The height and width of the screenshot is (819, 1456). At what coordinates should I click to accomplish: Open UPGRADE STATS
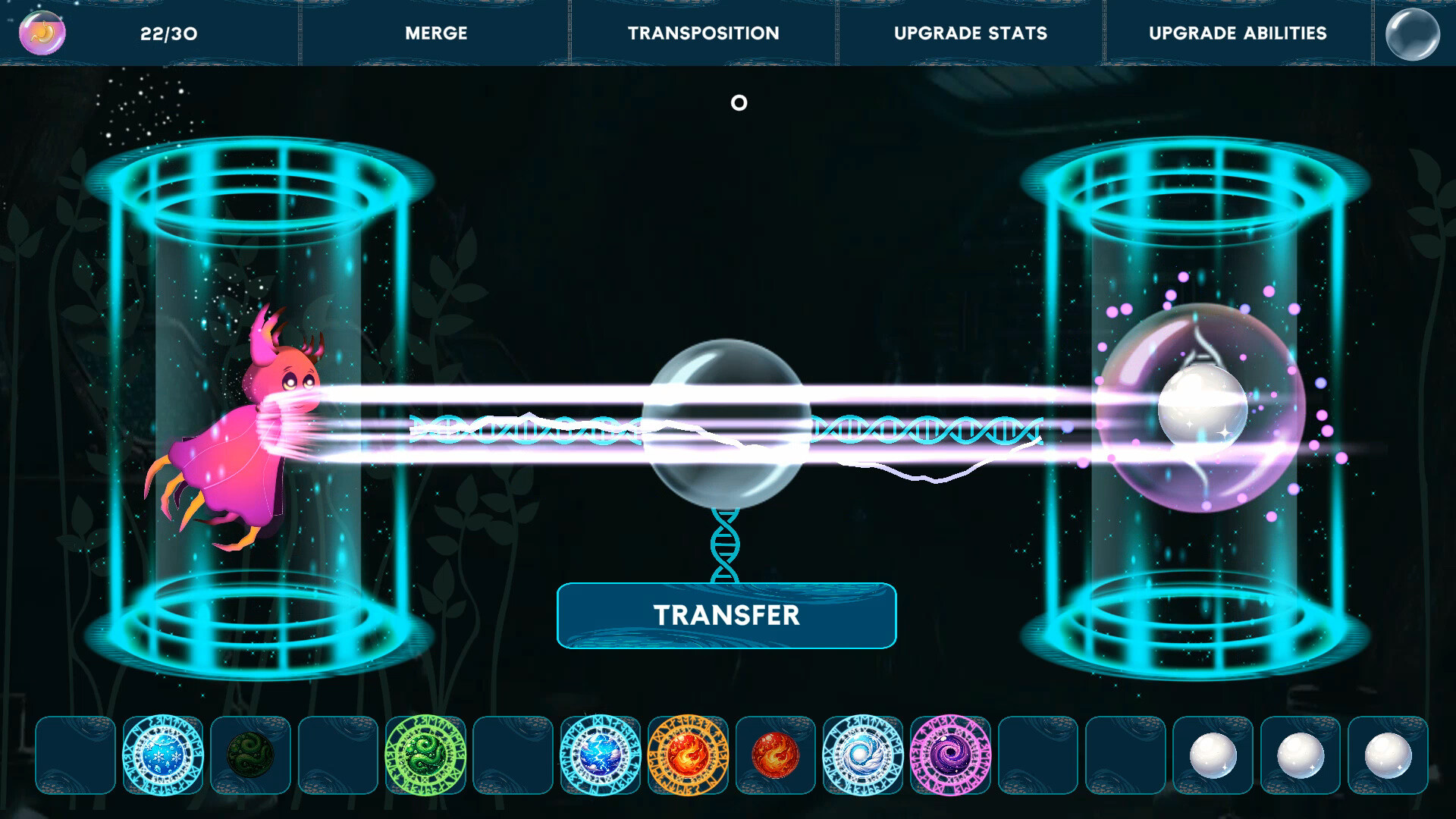971,33
